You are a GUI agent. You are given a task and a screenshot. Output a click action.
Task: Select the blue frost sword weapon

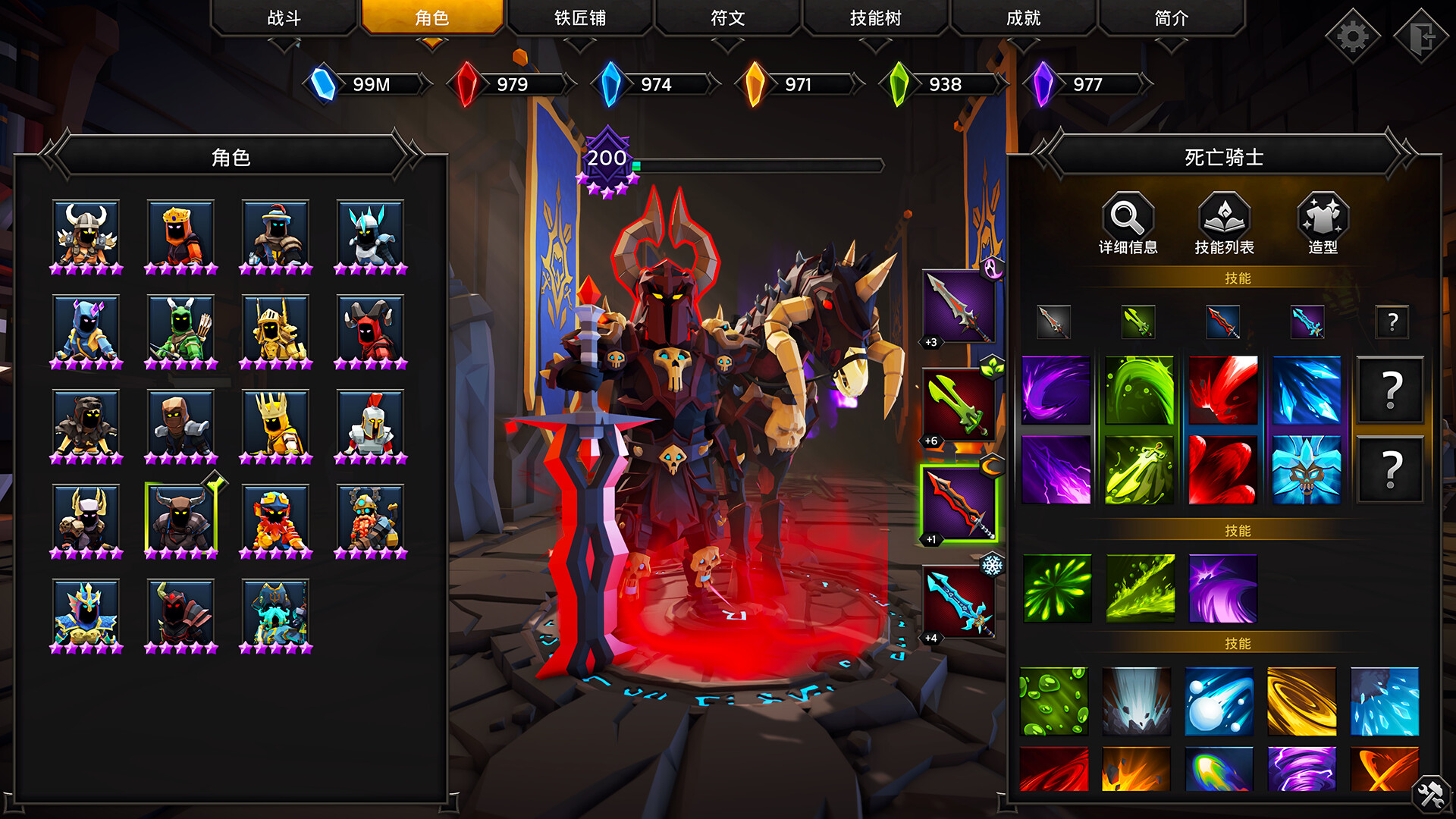[x=959, y=601]
